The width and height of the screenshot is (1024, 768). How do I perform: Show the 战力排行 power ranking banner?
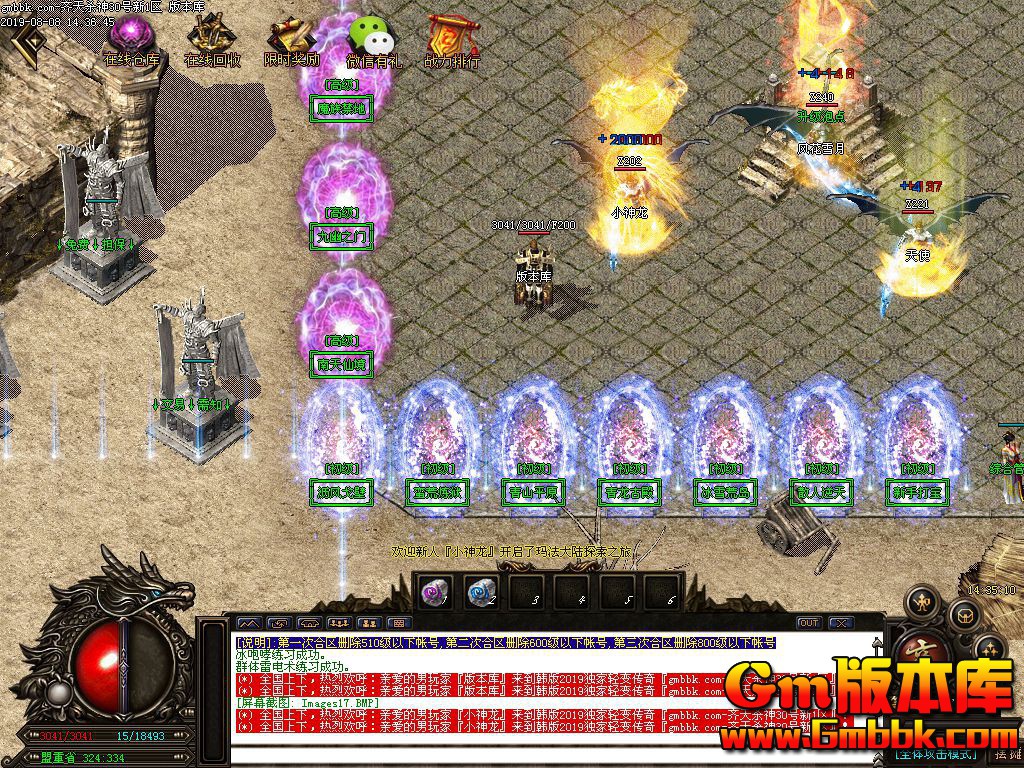[x=451, y=40]
